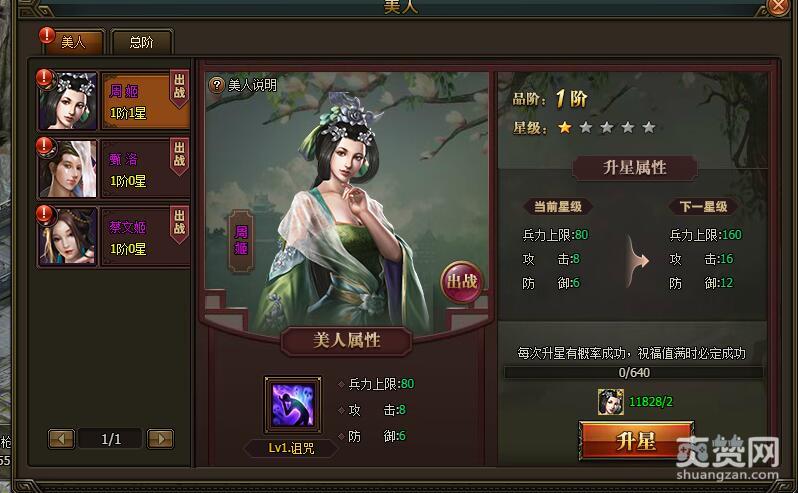Viewport: 798px width, 493px height.
Task: Click the 出战 tag on 甄洛's row
Action: point(180,156)
